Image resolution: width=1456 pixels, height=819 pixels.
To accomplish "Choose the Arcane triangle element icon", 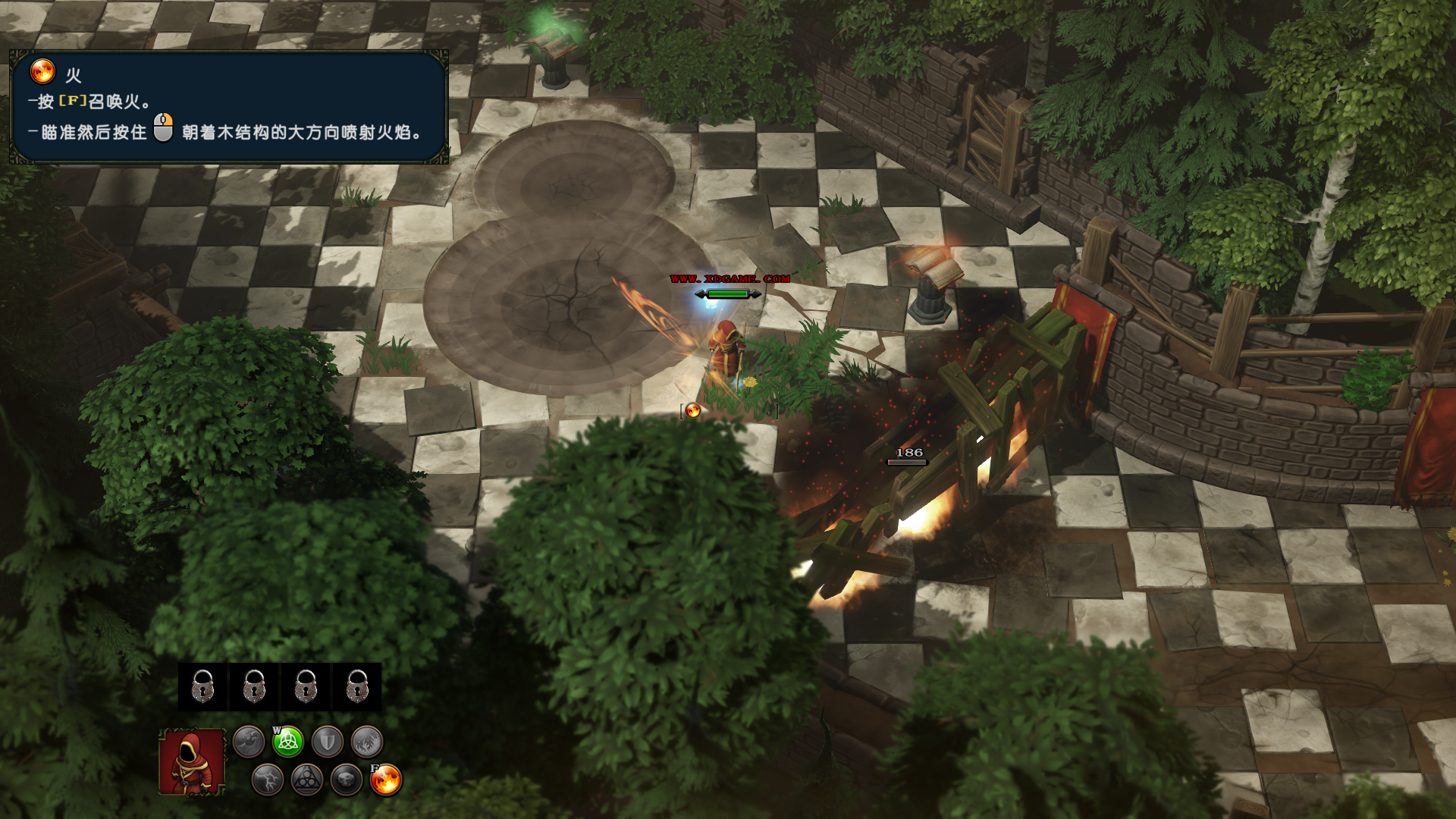I will 307,780.
